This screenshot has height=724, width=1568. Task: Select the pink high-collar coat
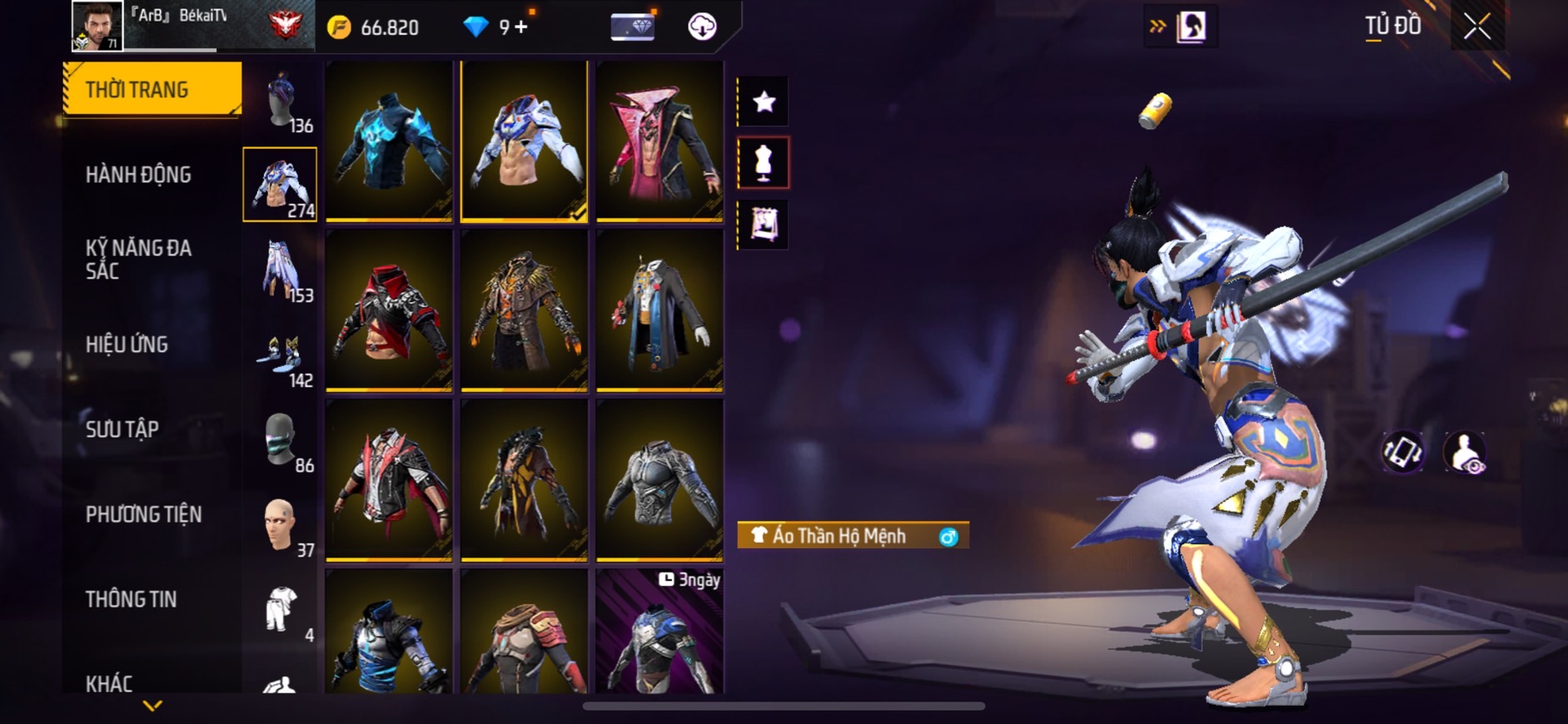pyautogui.click(x=660, y=140)
